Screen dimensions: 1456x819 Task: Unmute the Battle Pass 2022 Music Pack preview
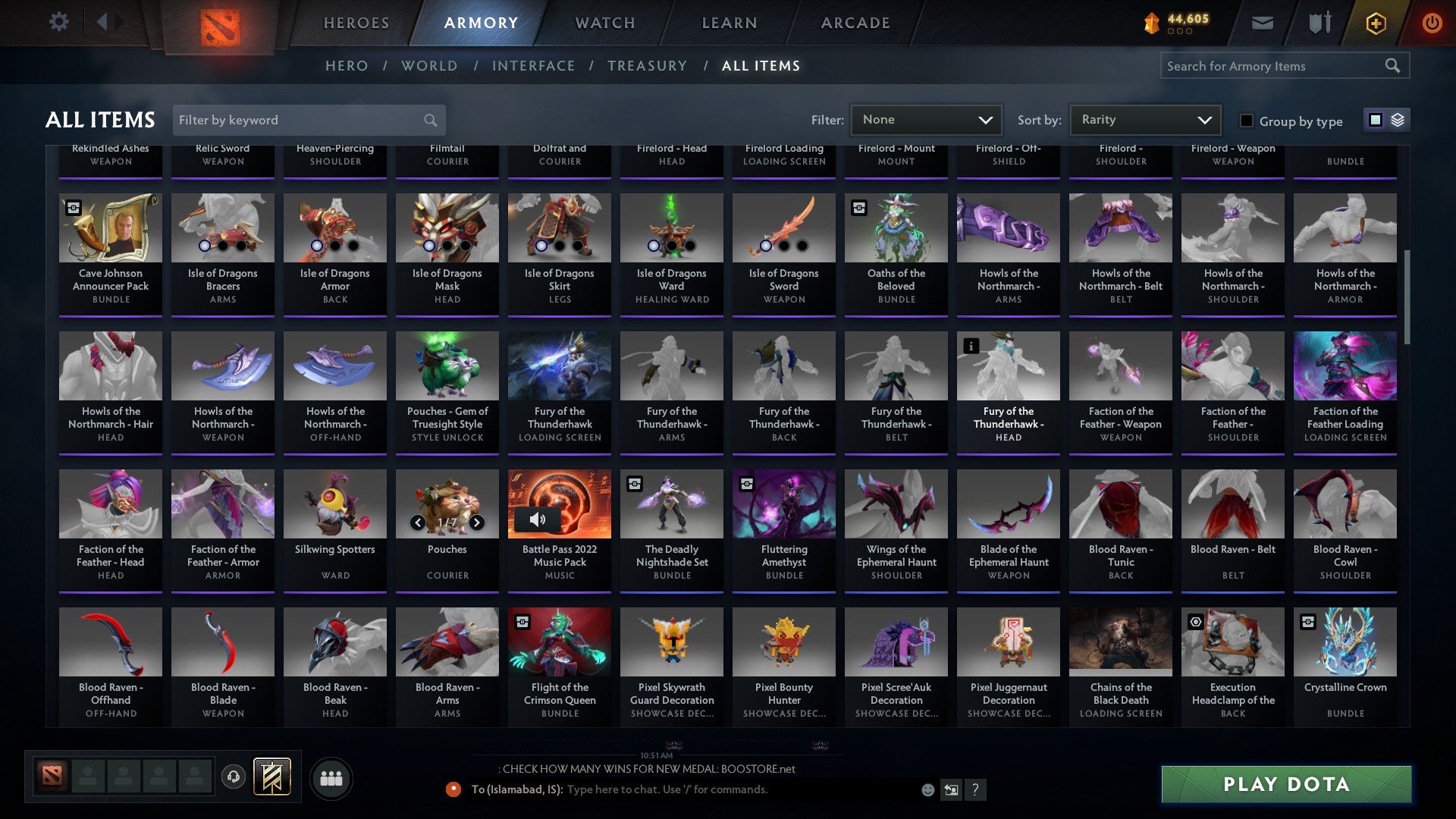coord(538,519)
